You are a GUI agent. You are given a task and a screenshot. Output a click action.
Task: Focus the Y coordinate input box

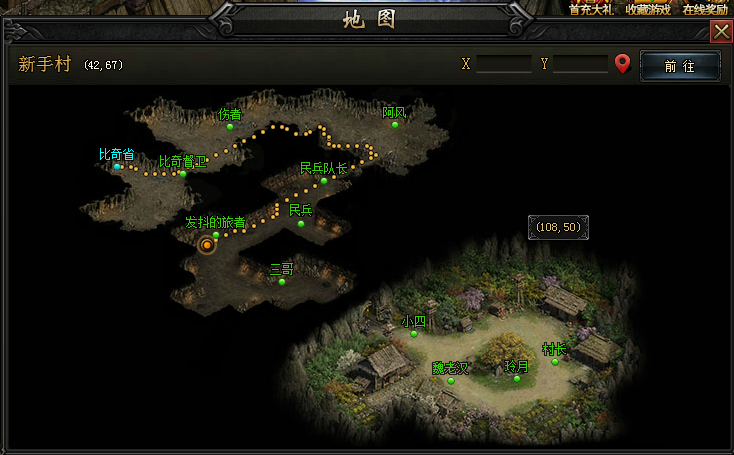point(580,64)
